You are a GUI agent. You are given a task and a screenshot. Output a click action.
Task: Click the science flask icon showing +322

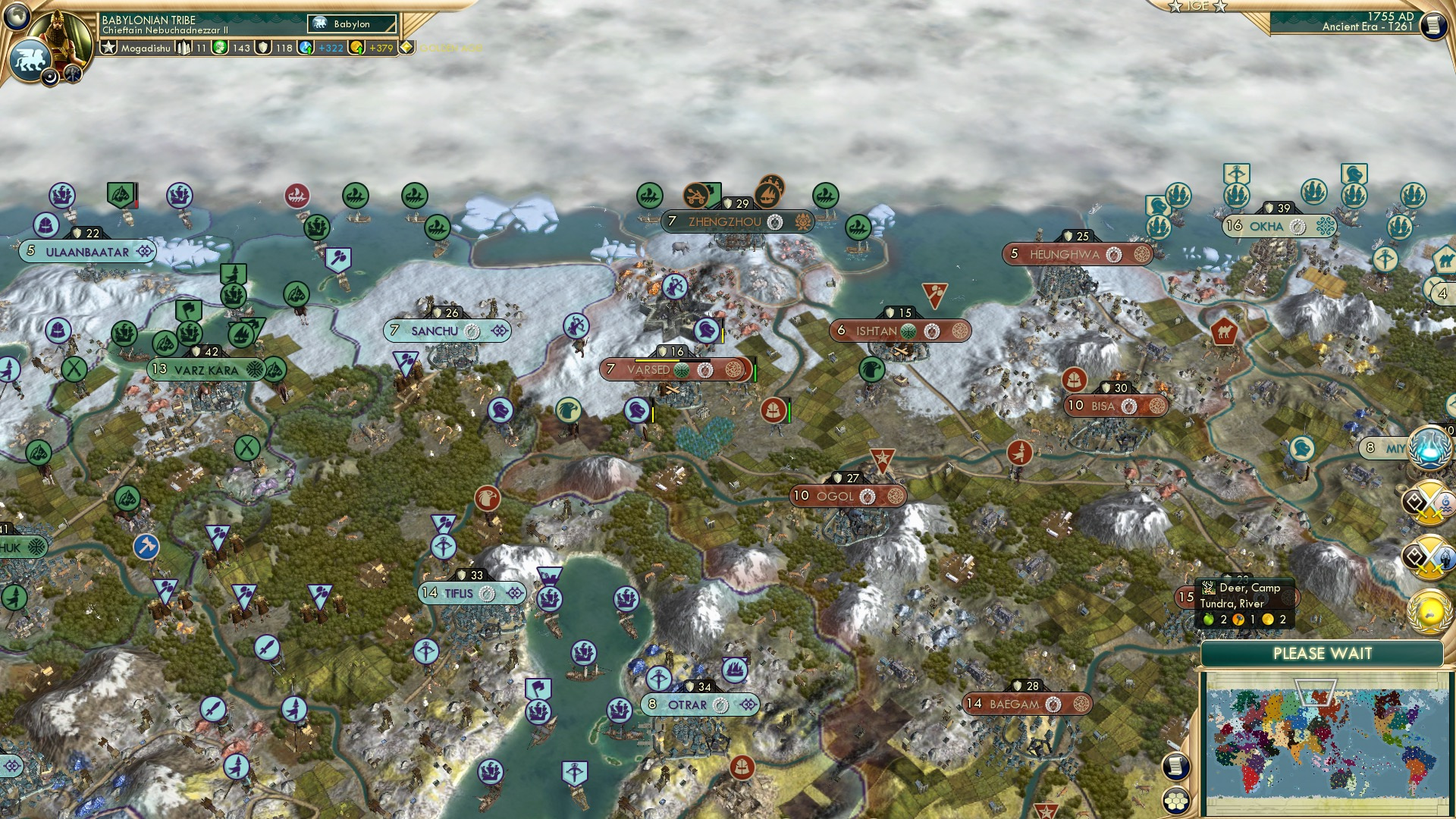click(307, 48)
